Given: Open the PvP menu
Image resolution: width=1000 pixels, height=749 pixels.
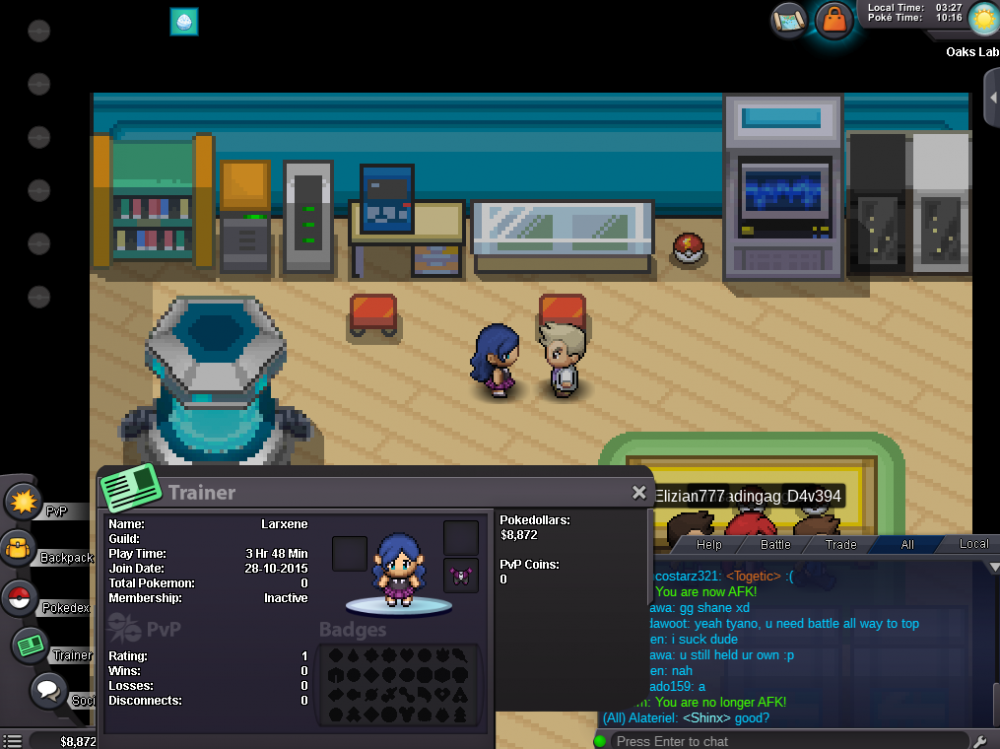Looking at the screenshot, I should 23,502.
